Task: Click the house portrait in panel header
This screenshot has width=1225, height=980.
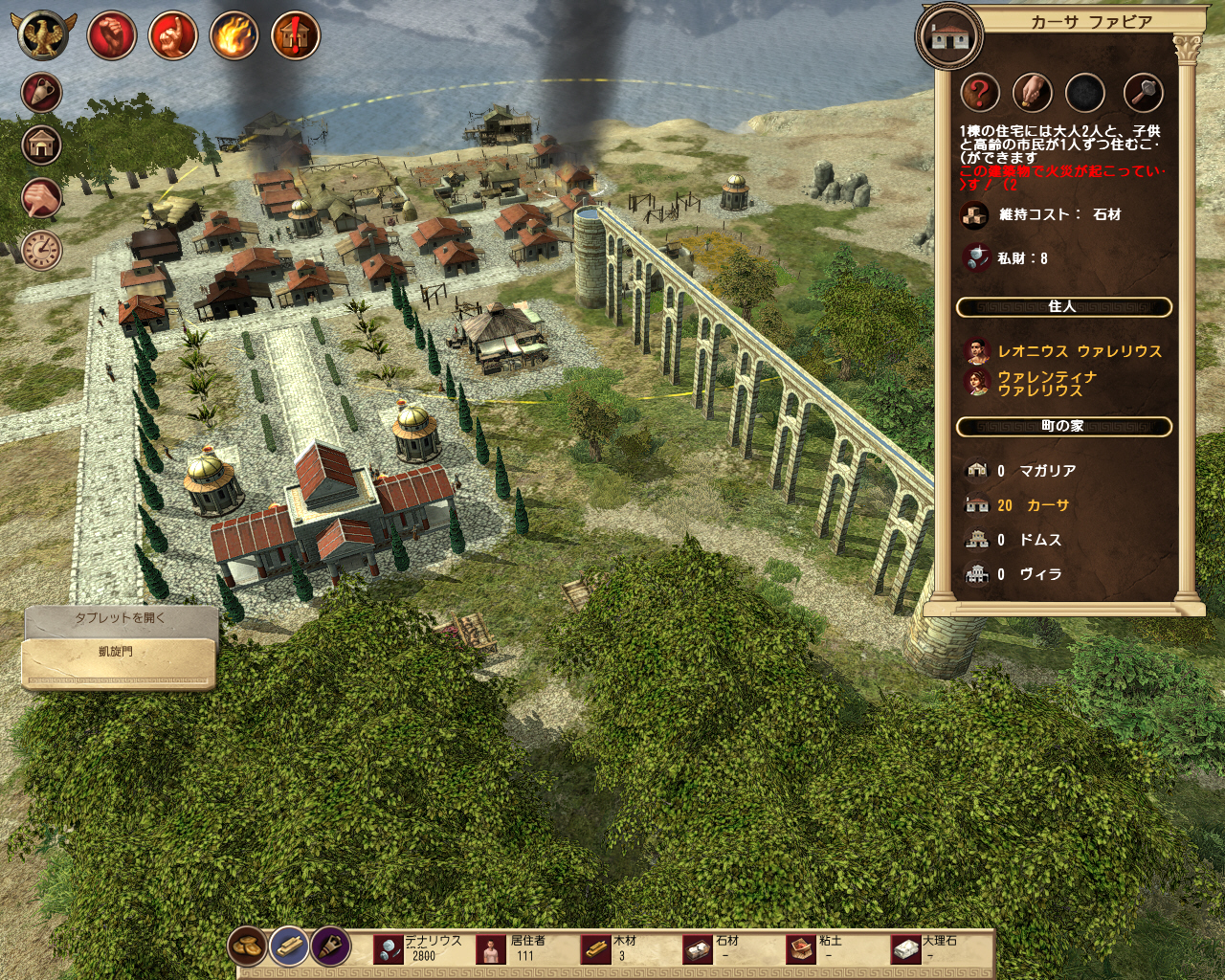Action: [x=950, y=36]
